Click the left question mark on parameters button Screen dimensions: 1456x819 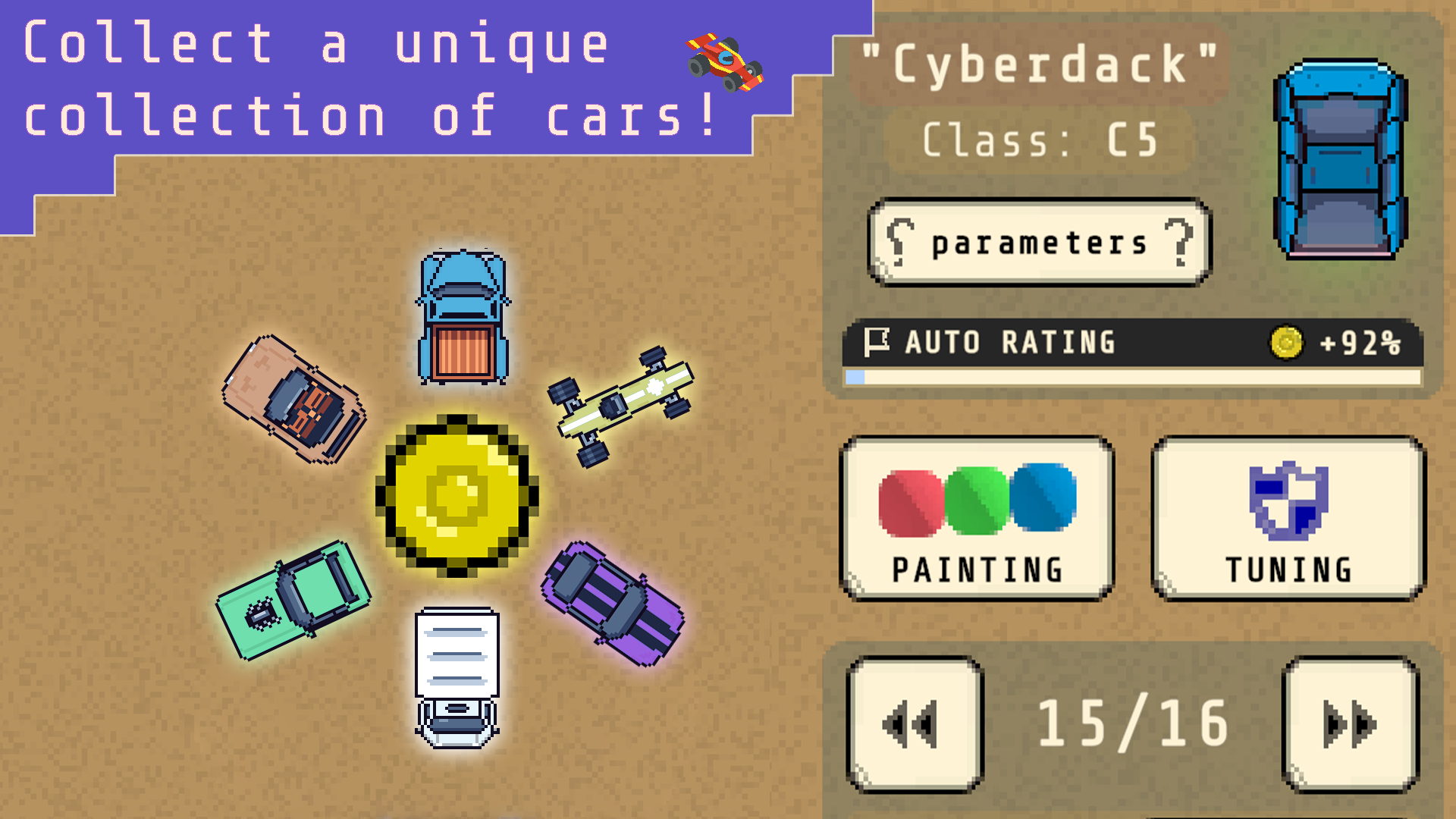click(x=902, y=243)
